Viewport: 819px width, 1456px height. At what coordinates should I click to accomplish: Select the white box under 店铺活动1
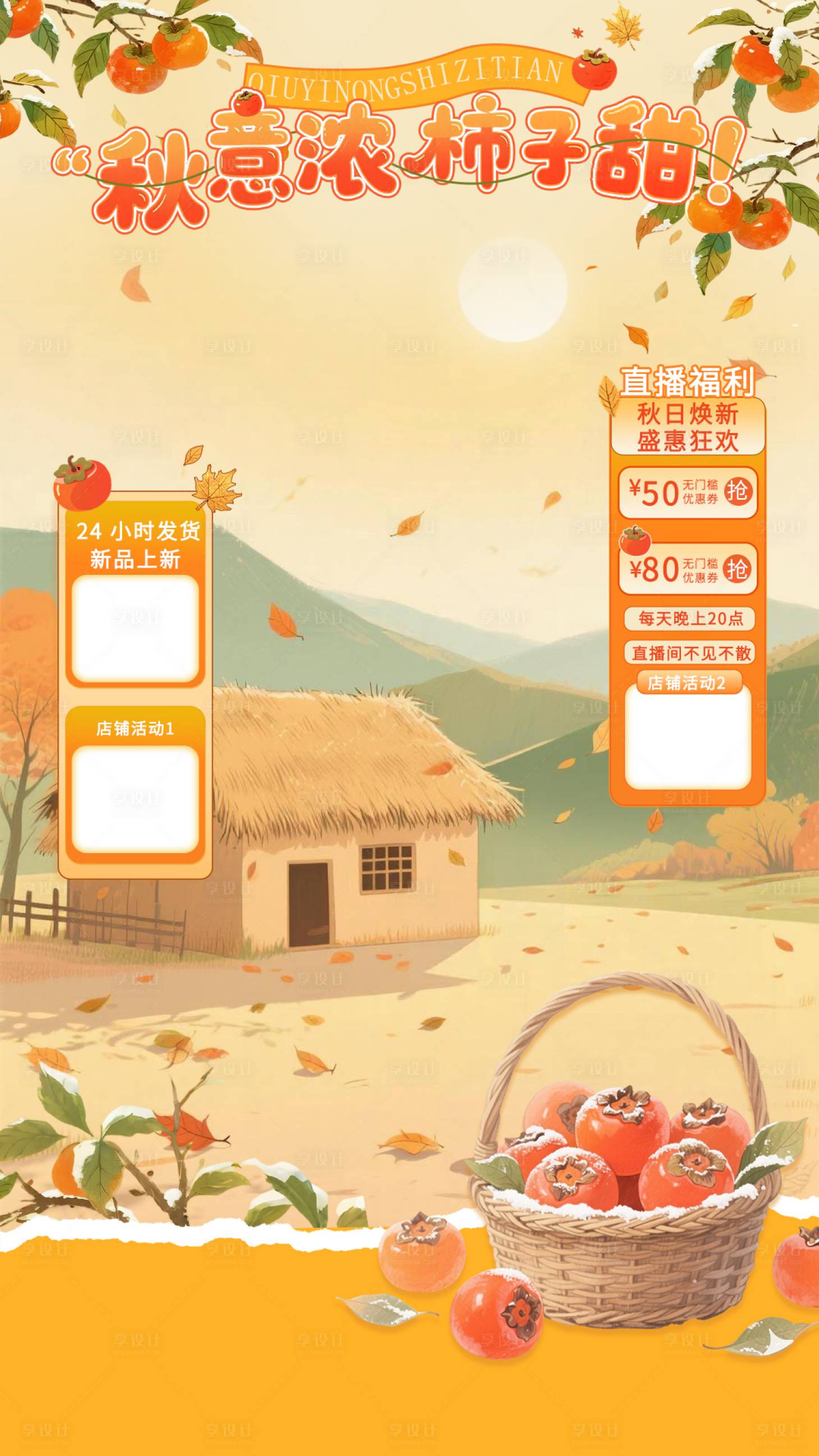[135, 799]
